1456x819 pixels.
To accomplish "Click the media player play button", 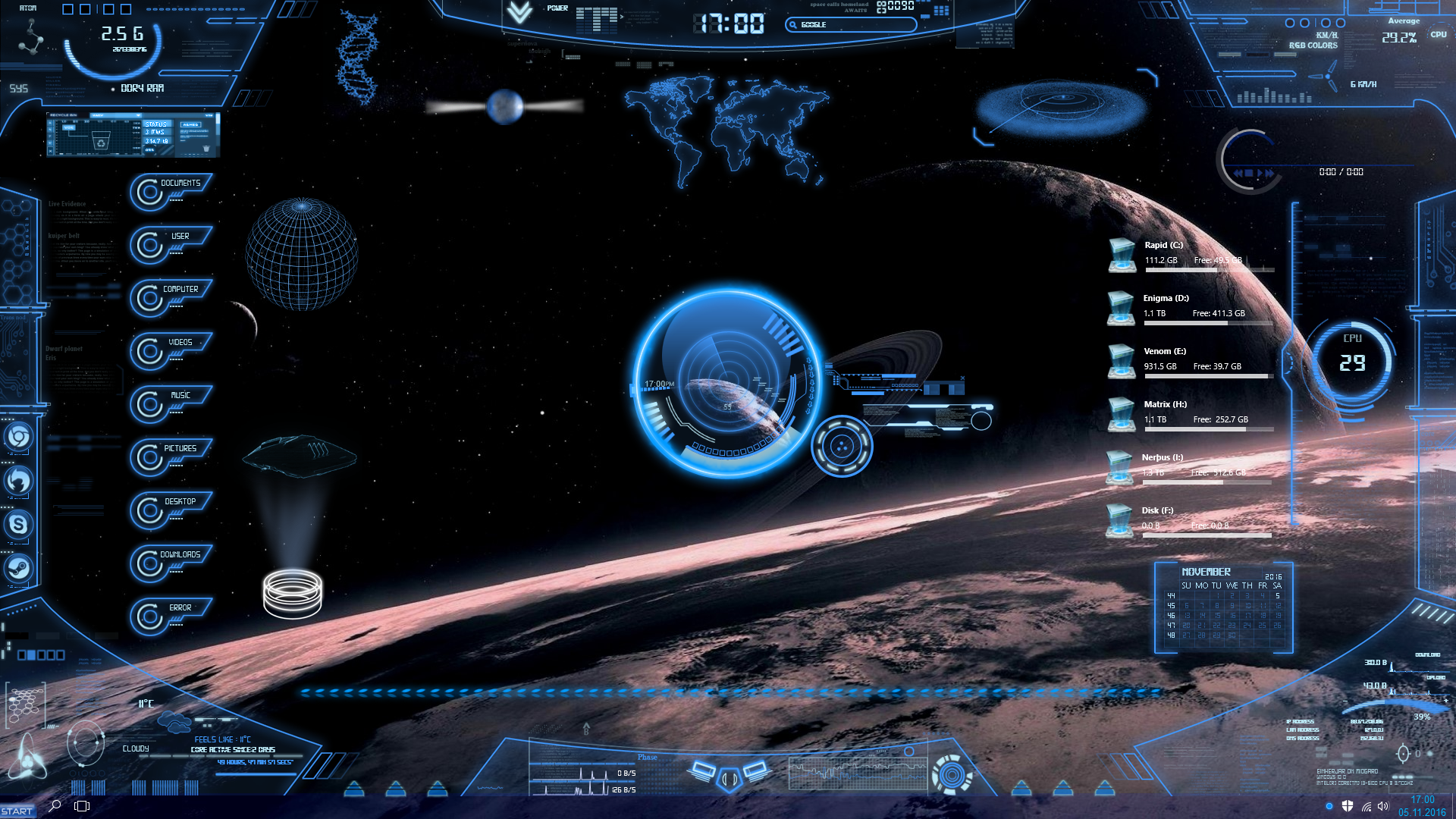I will pyautogui.click(x=1260, y=174).
